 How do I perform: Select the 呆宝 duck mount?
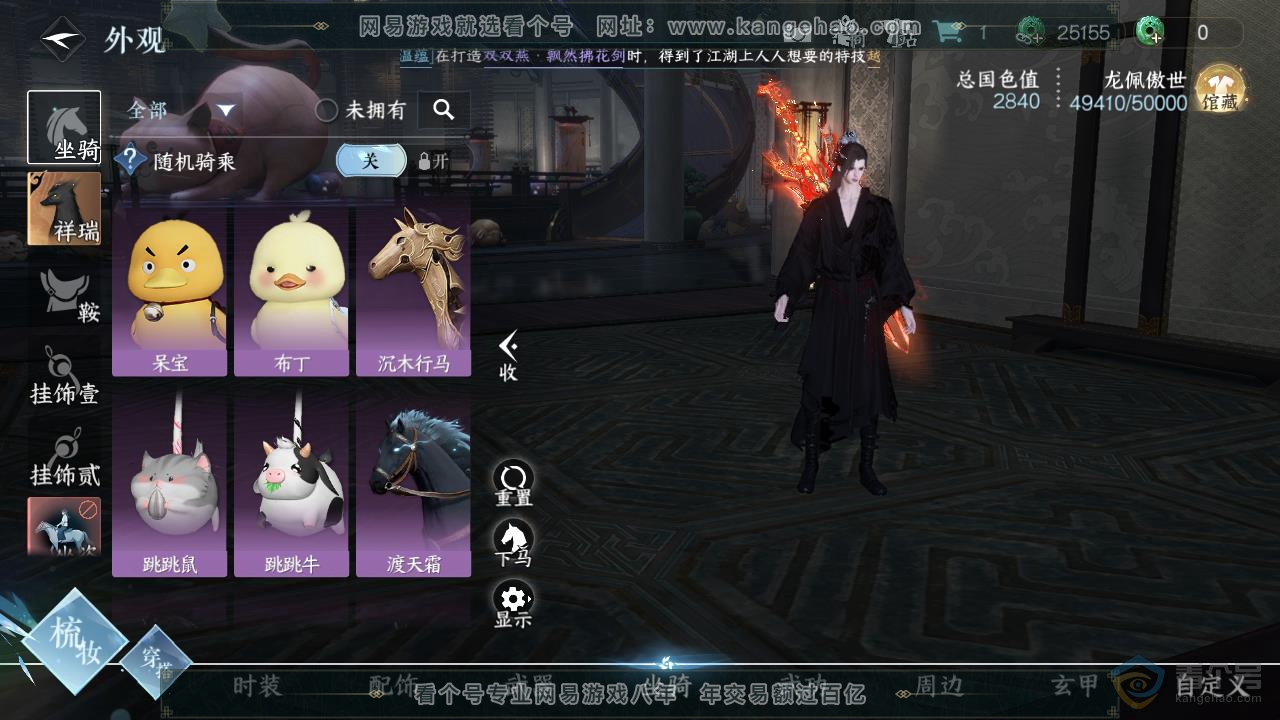(x=170, y=289)
